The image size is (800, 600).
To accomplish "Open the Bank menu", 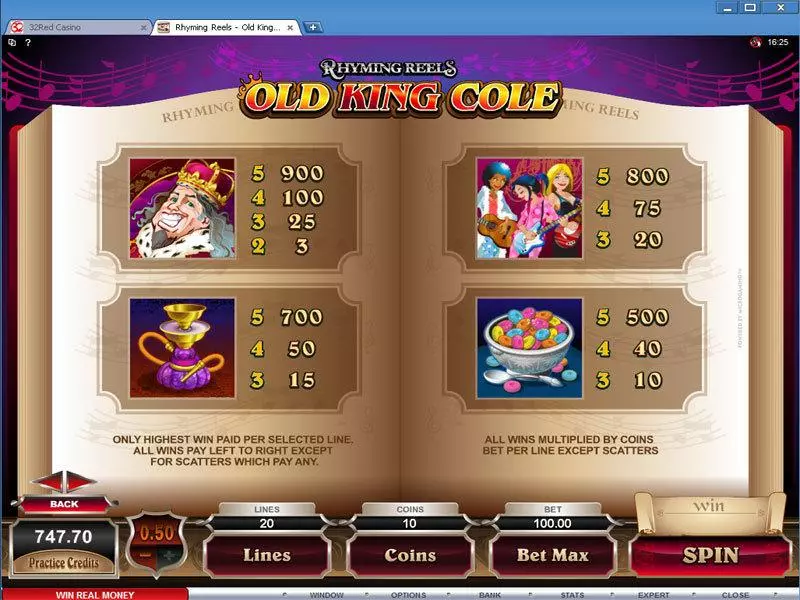I will click(x=490, y=594).
